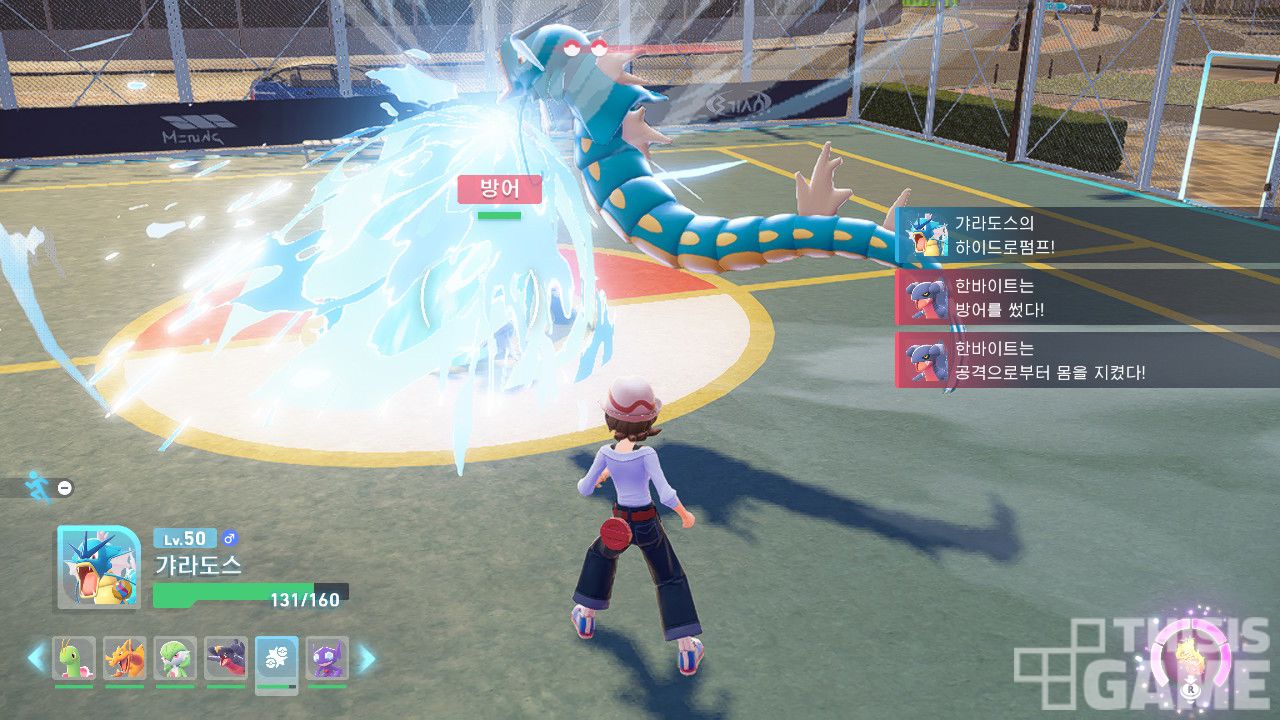
Task: Select Meganium in the party bar
Action: (74, 658)
